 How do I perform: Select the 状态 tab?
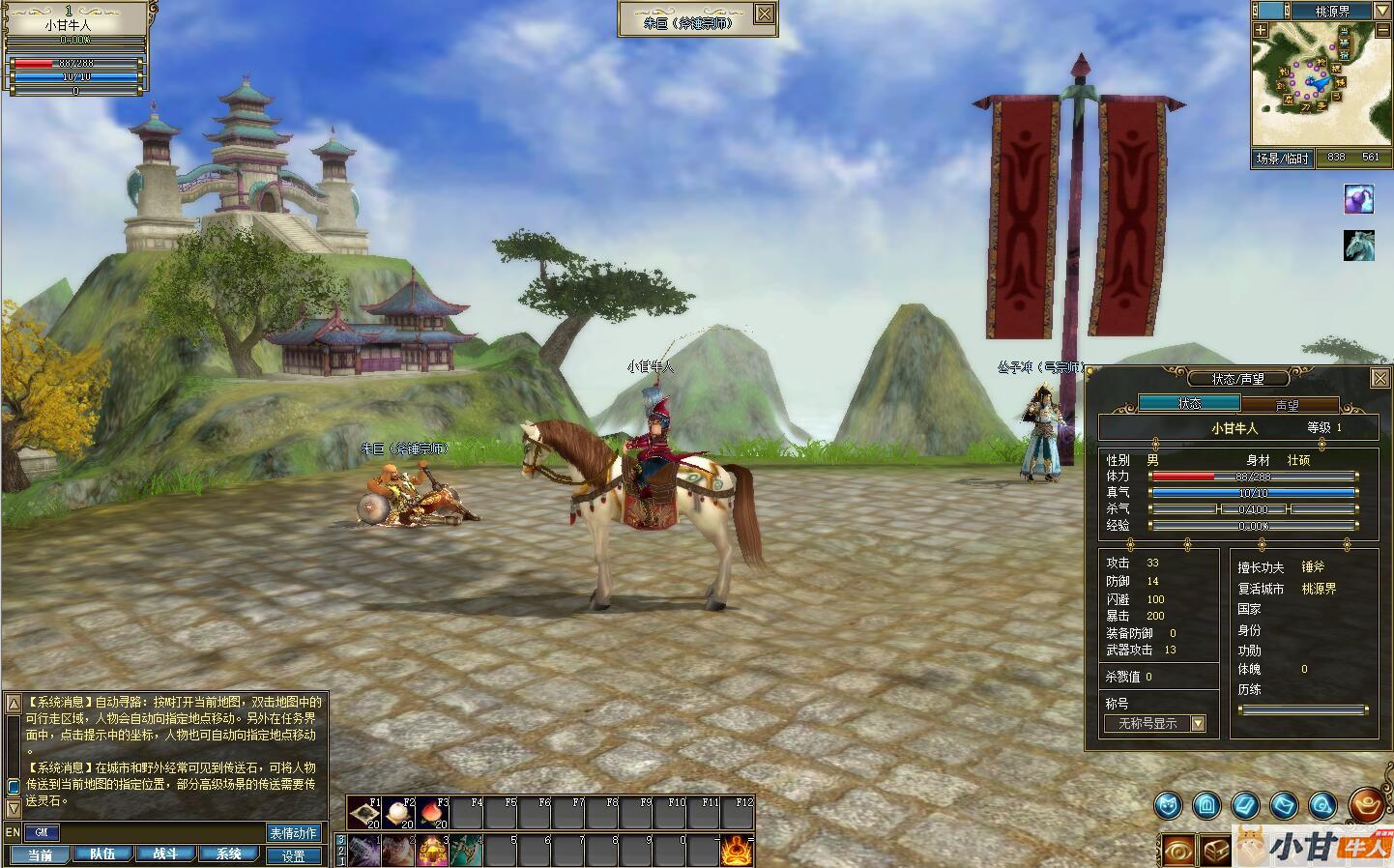pos(1189,404)
